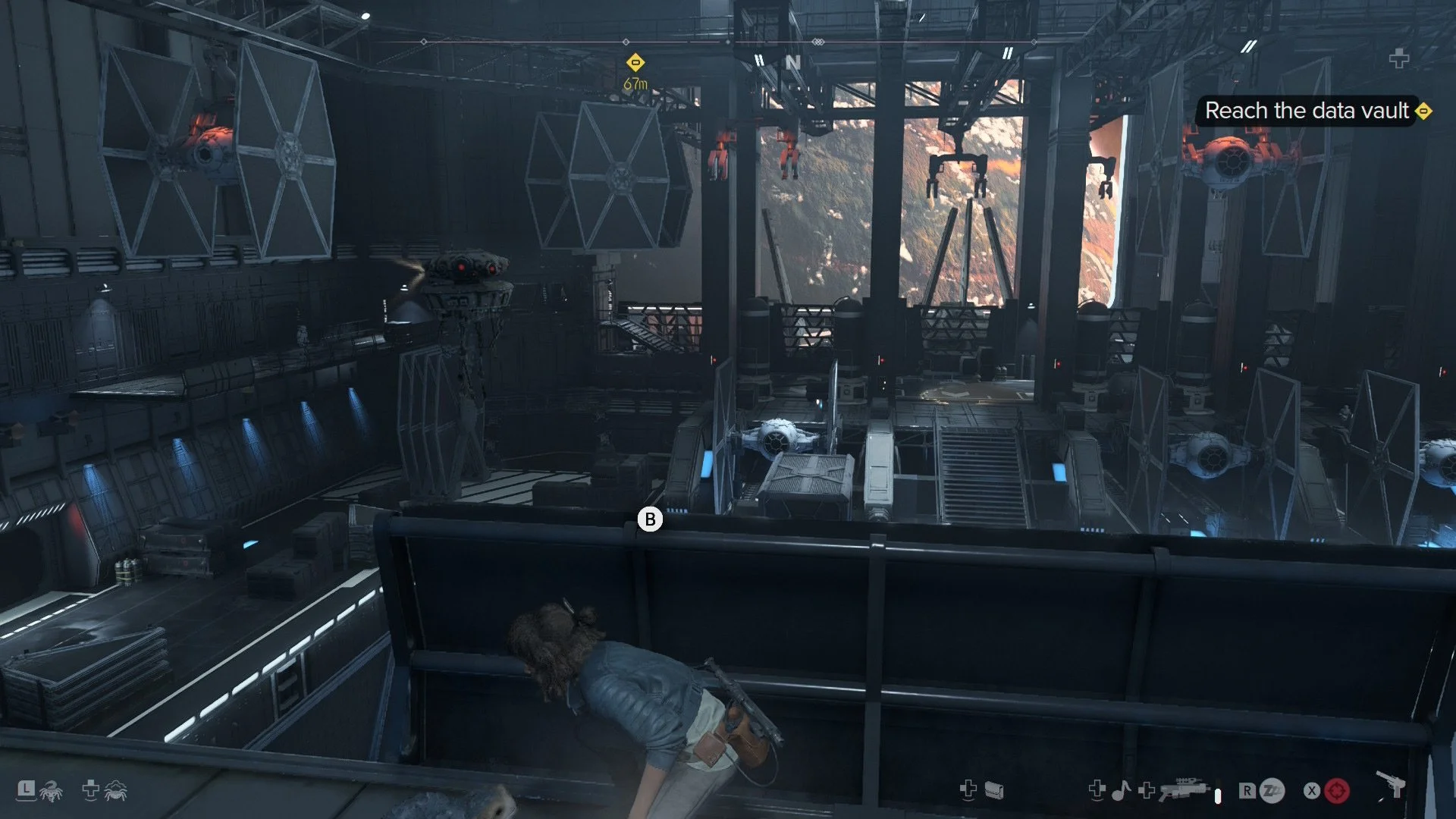
Task: Select the music note whistle icon
Action: pyautogui.click(x=1121, y=791)
